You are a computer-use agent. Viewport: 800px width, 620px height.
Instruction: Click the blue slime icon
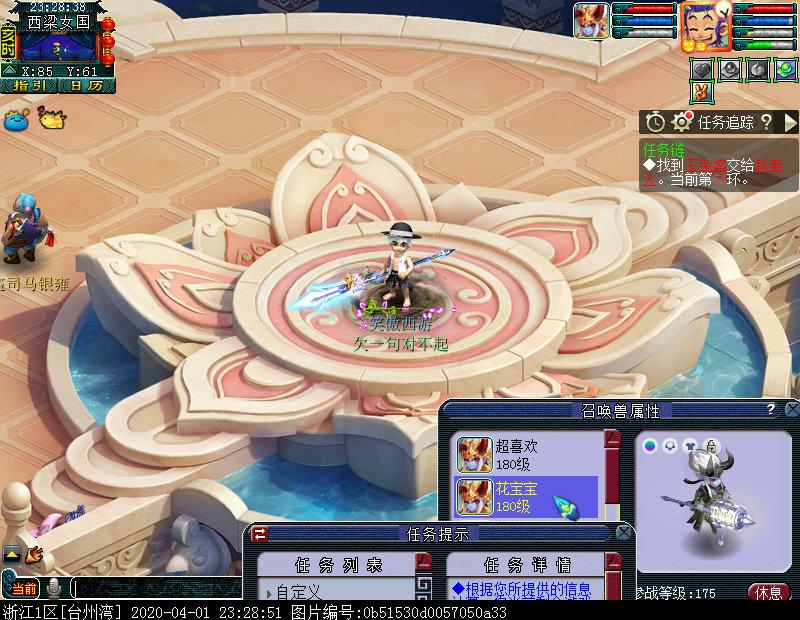(16, 119)
